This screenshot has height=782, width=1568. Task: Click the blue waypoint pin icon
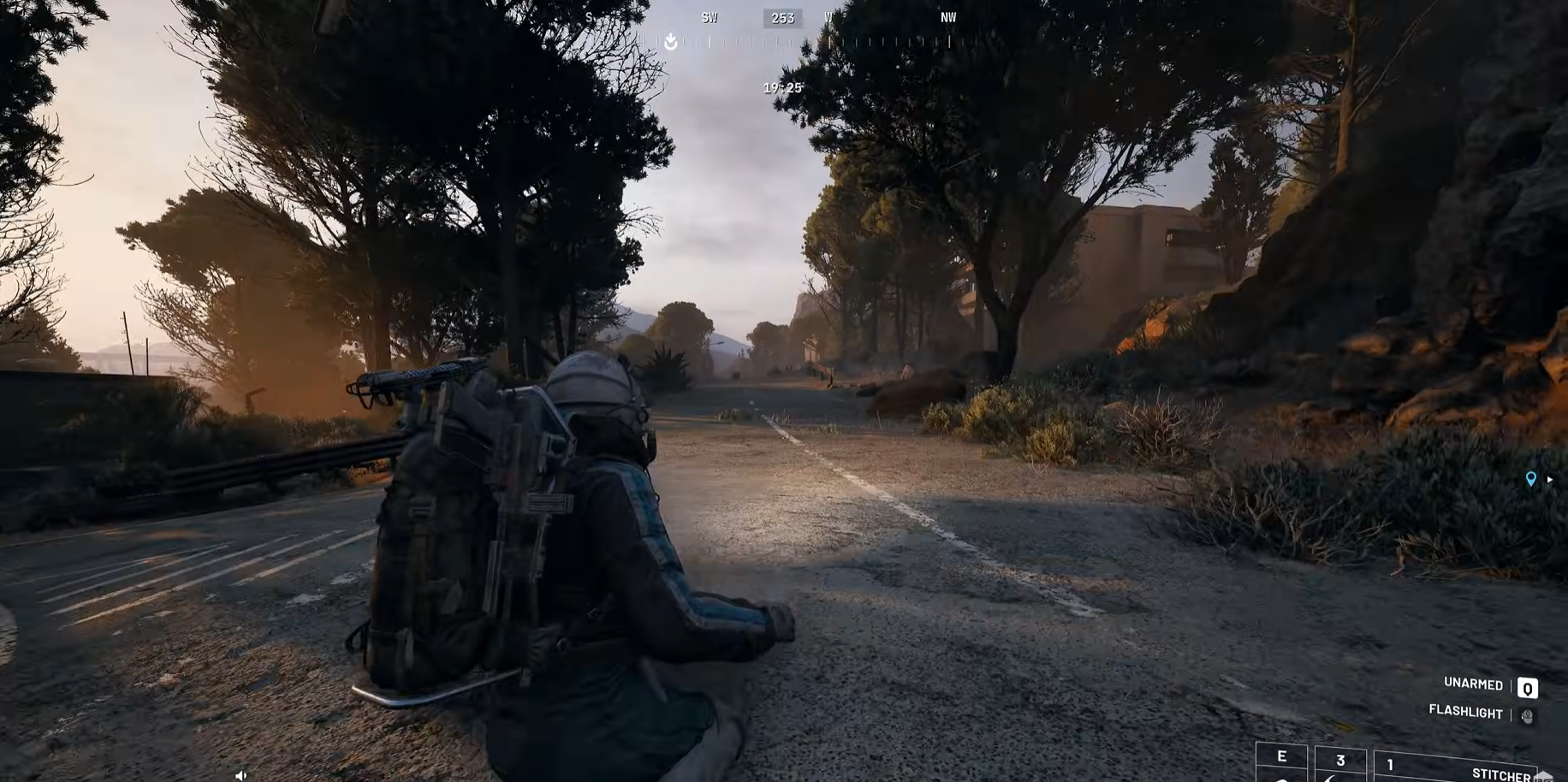point(1530,479)
